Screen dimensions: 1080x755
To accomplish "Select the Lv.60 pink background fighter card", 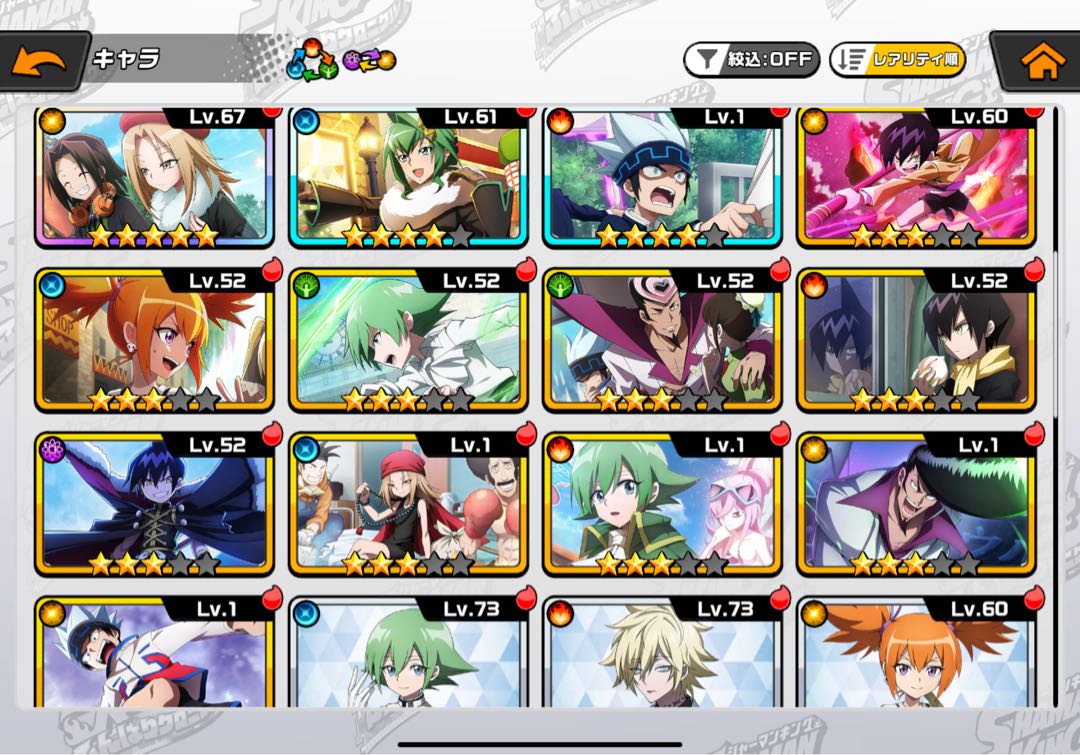I will (x=916, y=175).
